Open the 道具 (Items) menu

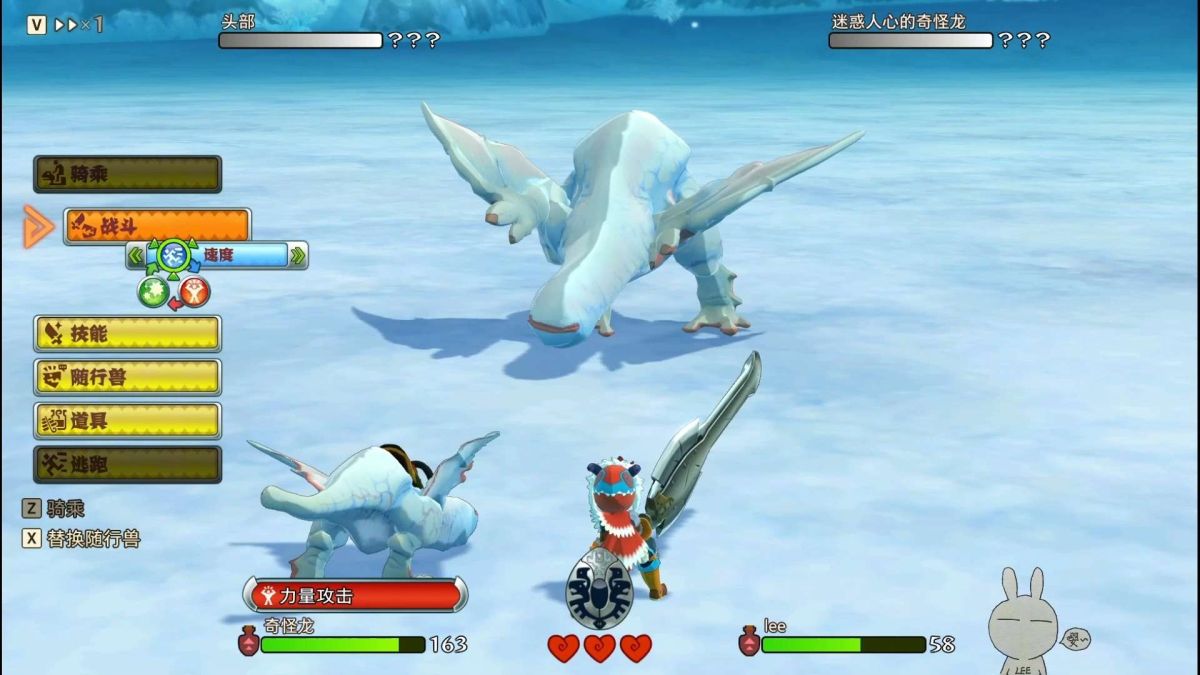click(127, 421)
